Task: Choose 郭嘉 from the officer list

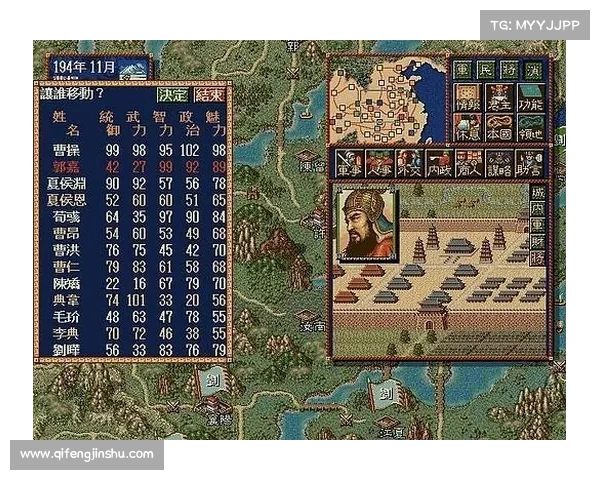Action: point(66,166)
